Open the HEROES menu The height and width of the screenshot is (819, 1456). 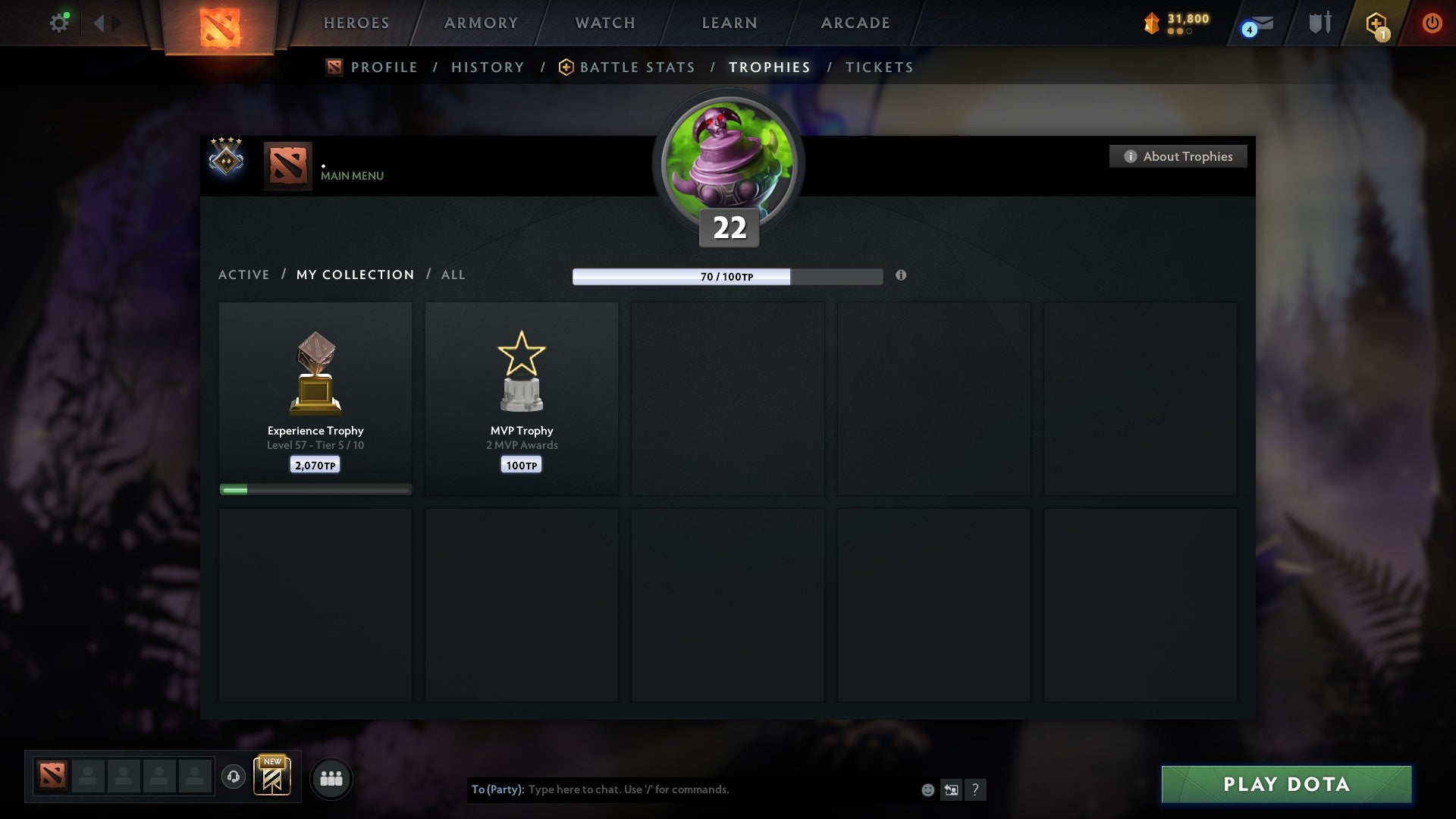point(356,23)
